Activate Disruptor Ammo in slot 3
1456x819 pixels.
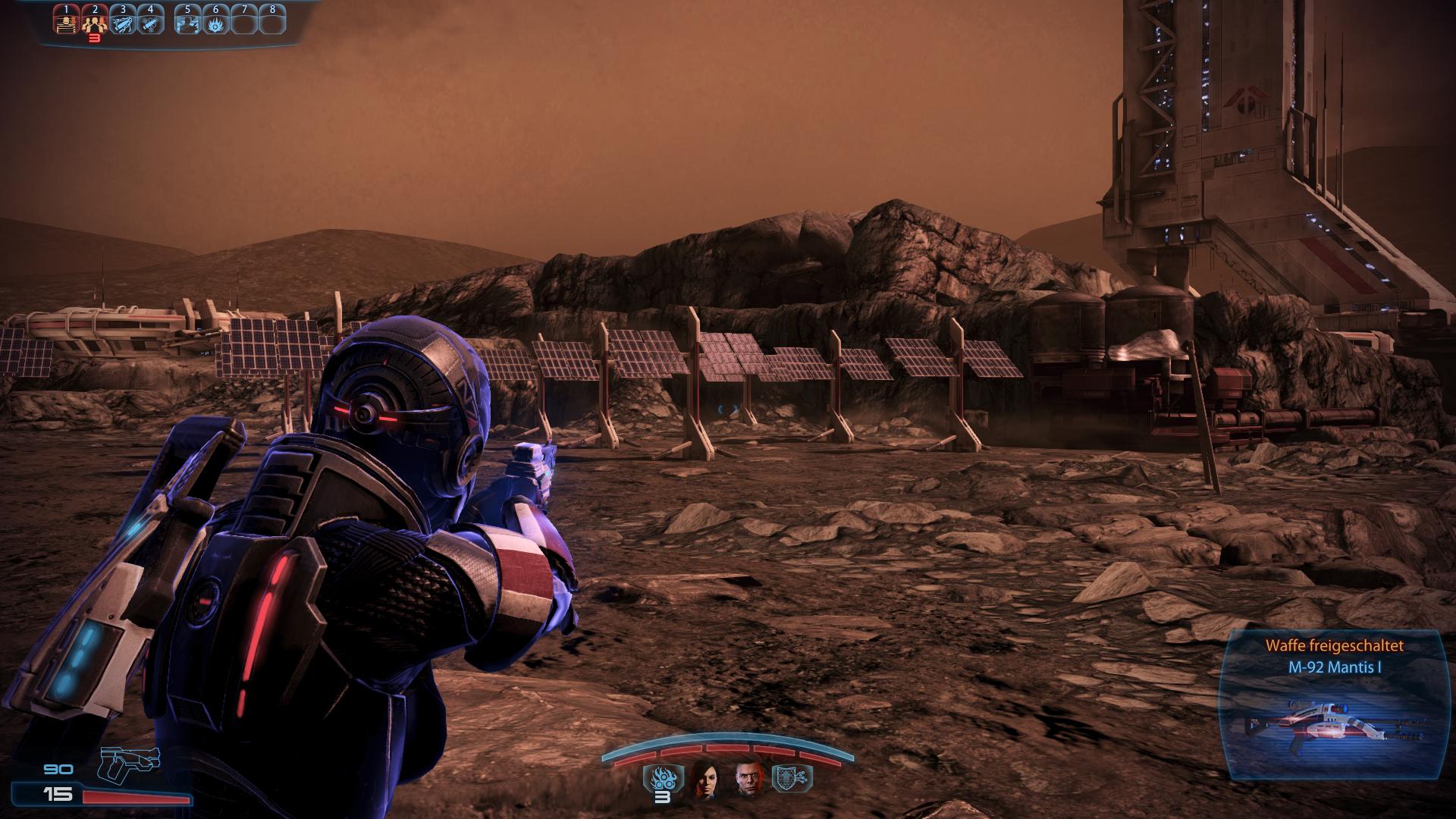coord(122,20)
